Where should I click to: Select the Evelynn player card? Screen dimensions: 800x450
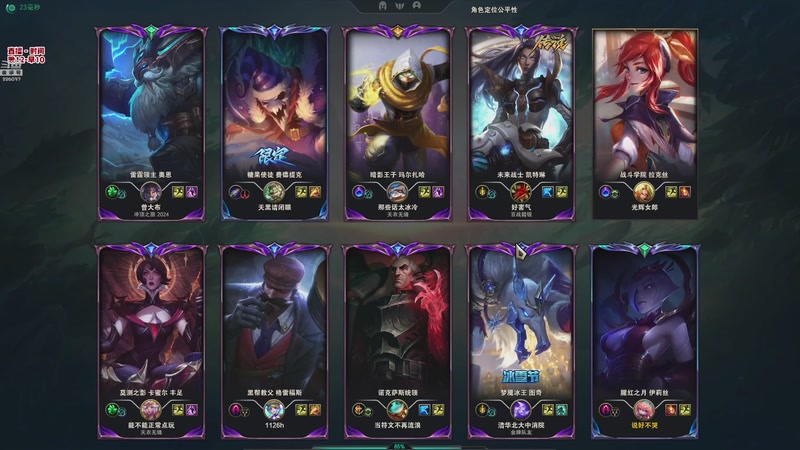pos(641,330)
